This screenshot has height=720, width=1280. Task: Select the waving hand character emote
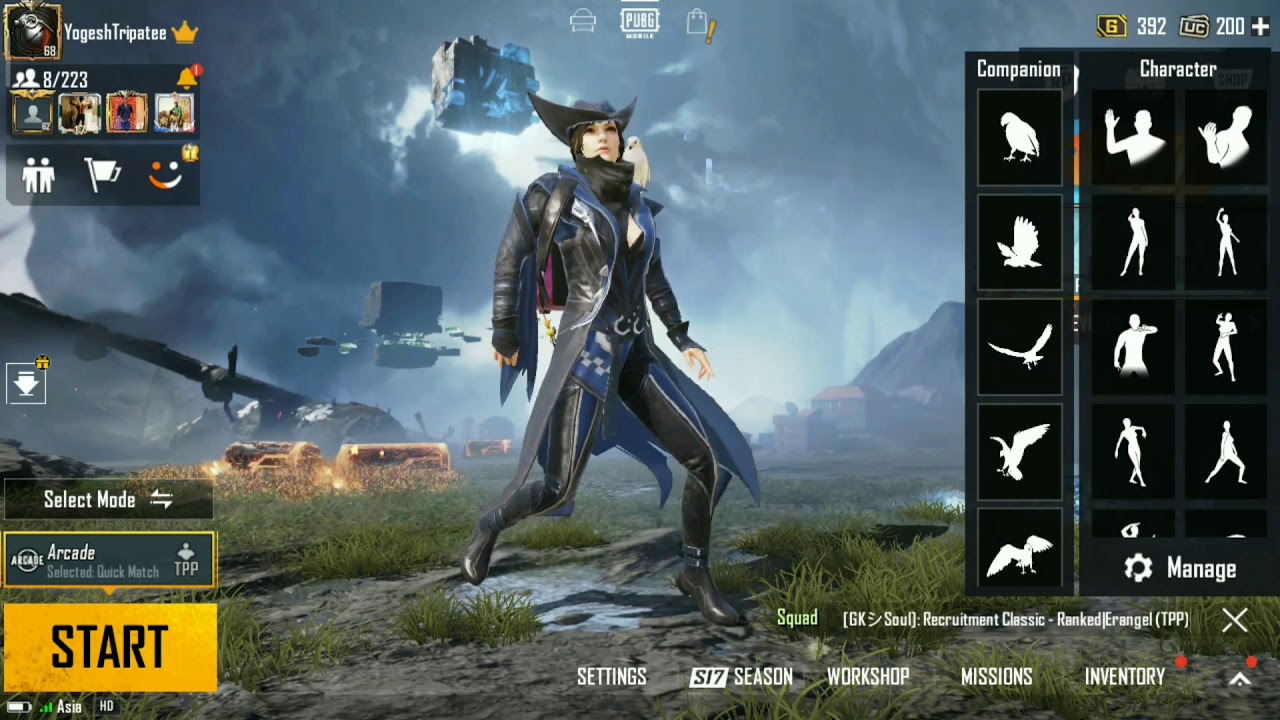point(1133,137)
